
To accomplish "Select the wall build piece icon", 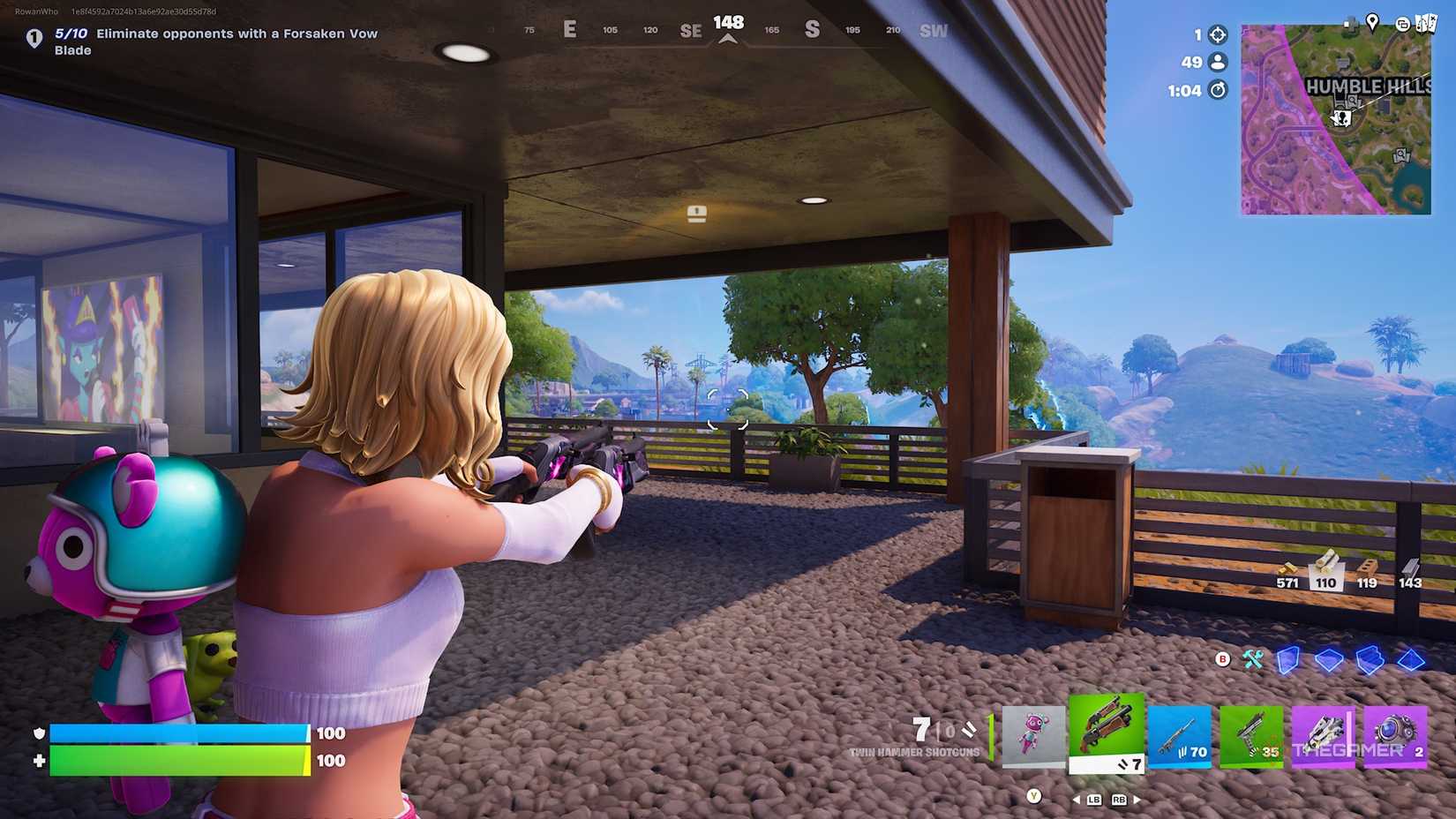I will click(1288, 657).
